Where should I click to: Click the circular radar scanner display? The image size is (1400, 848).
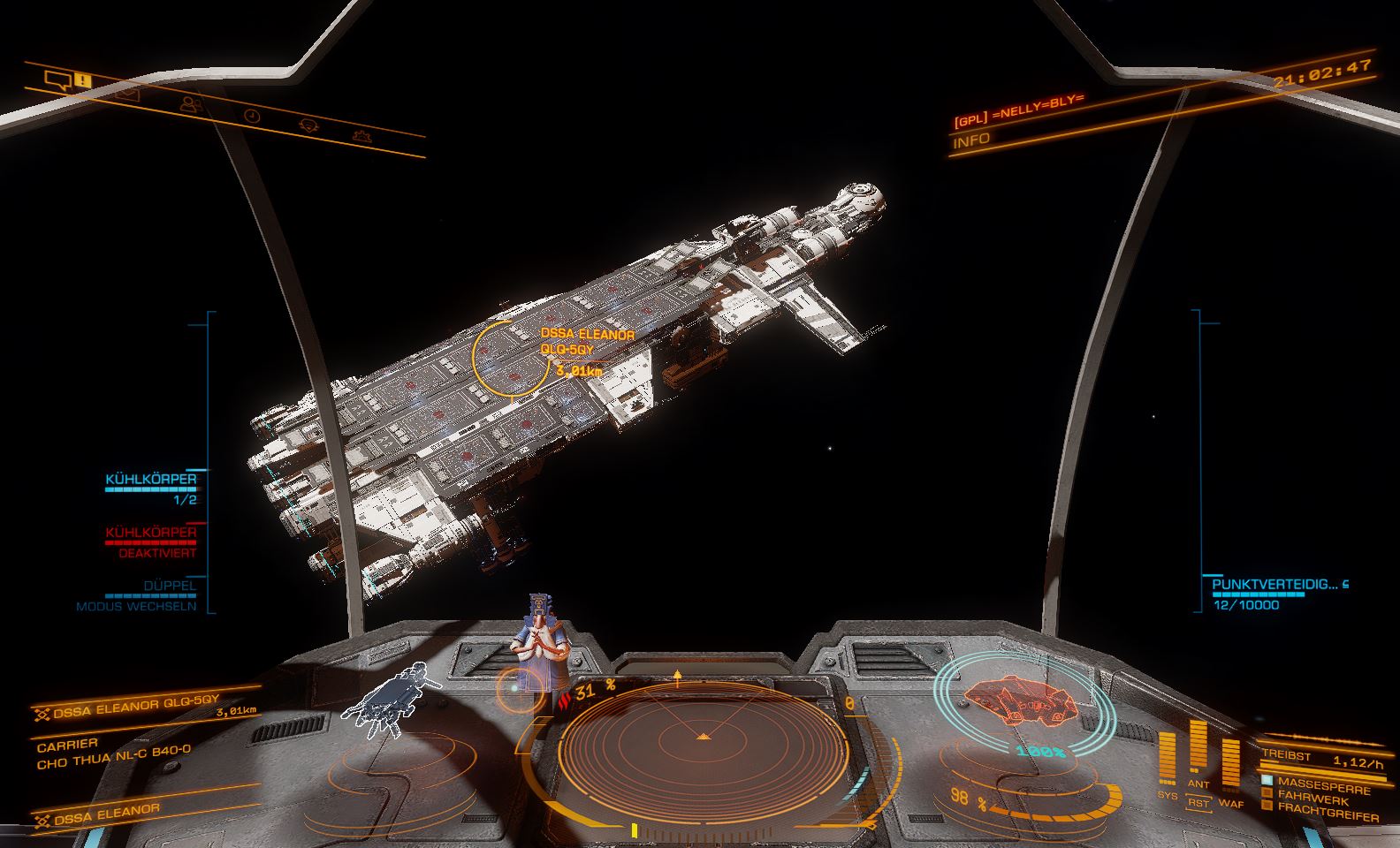pos(702,735)
